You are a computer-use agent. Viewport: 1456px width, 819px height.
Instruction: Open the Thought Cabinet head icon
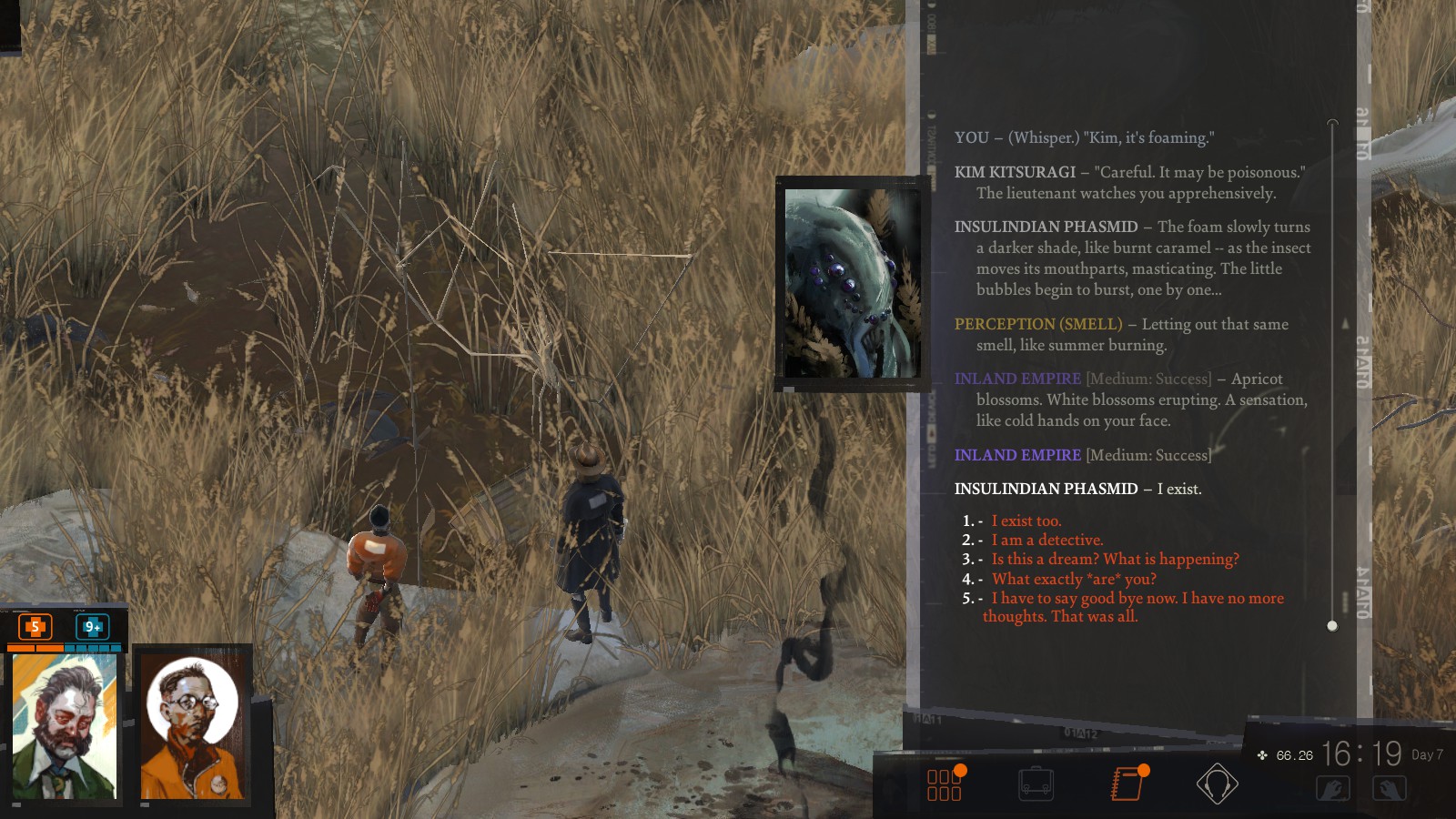[1217, 784]
